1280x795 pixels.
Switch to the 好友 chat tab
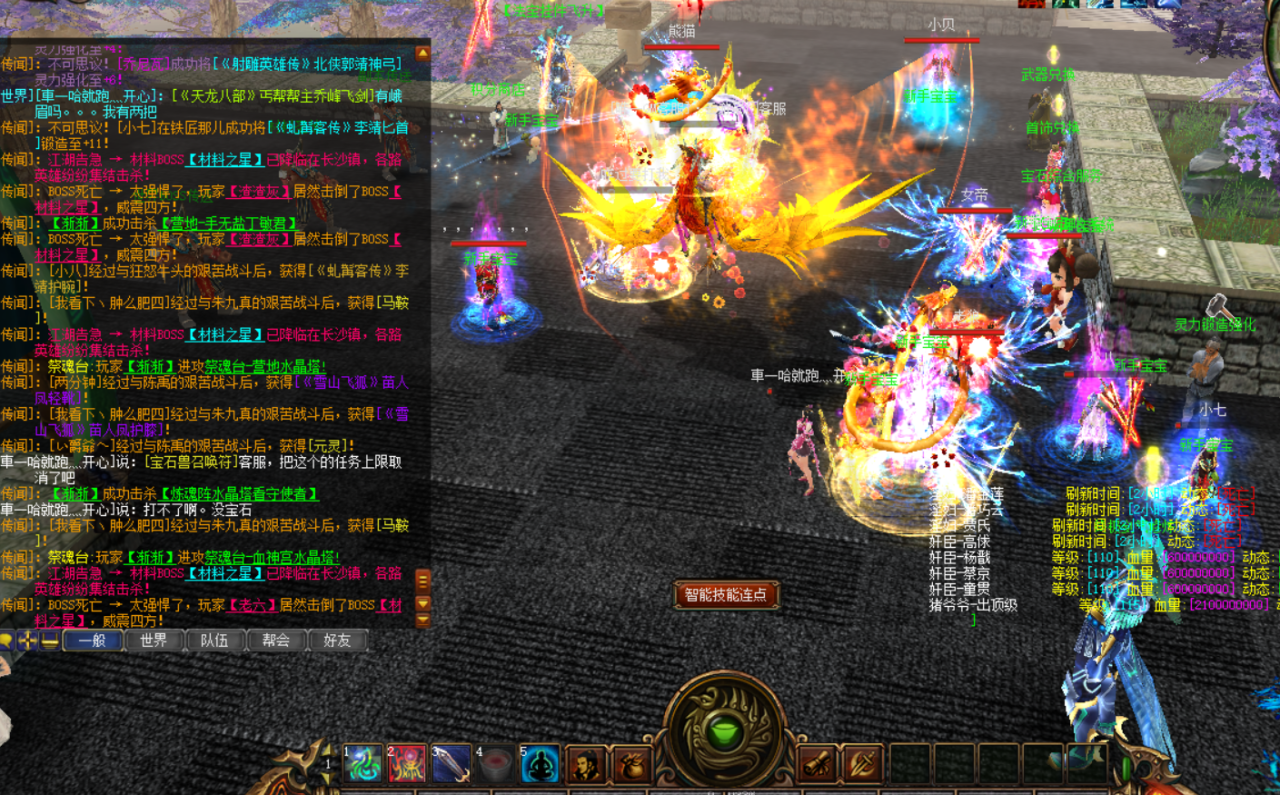(337, 641)
